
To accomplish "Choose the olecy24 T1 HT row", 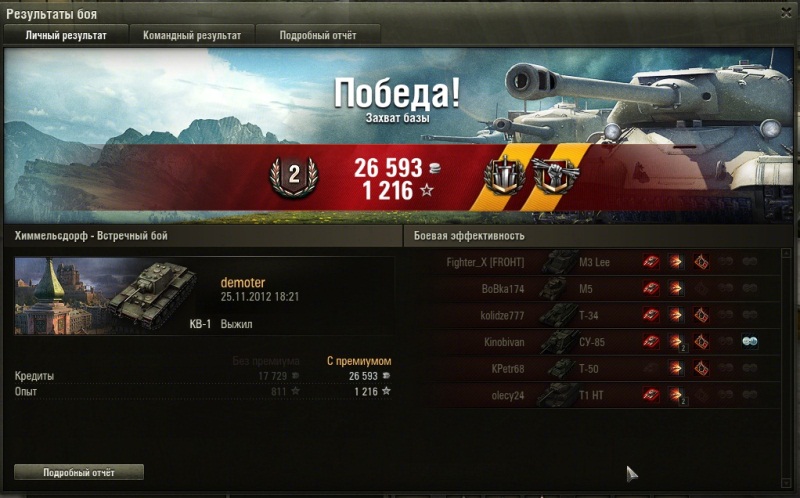I will (600, 395).
